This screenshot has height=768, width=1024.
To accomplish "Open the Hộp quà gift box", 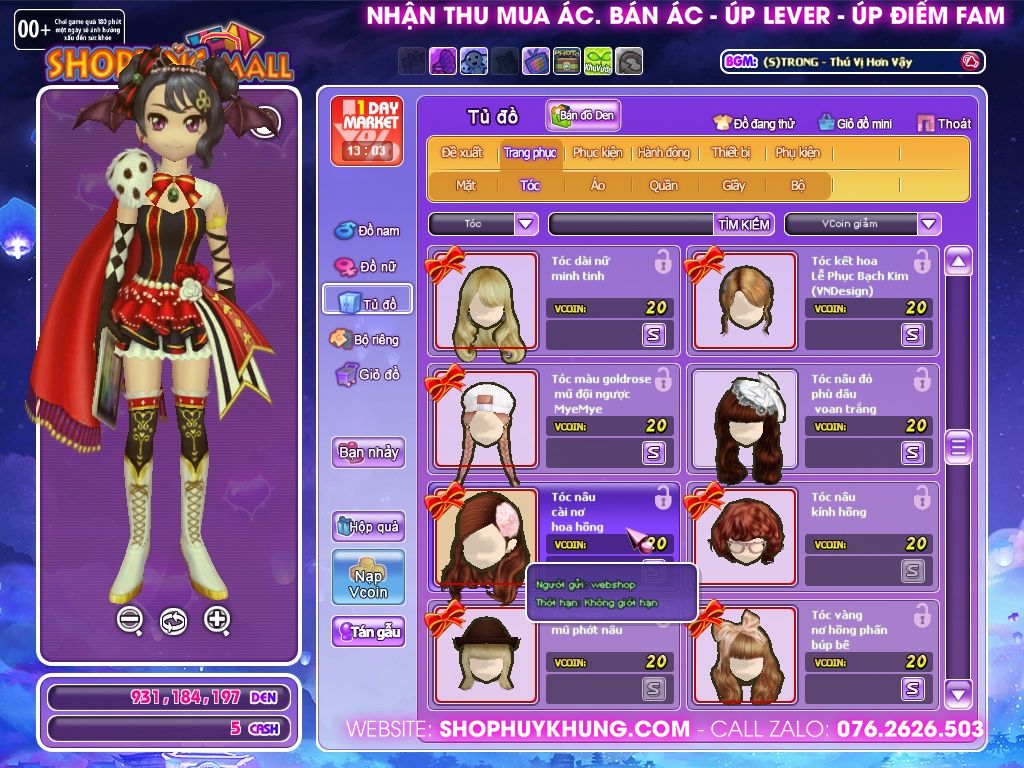I will 368,526.
